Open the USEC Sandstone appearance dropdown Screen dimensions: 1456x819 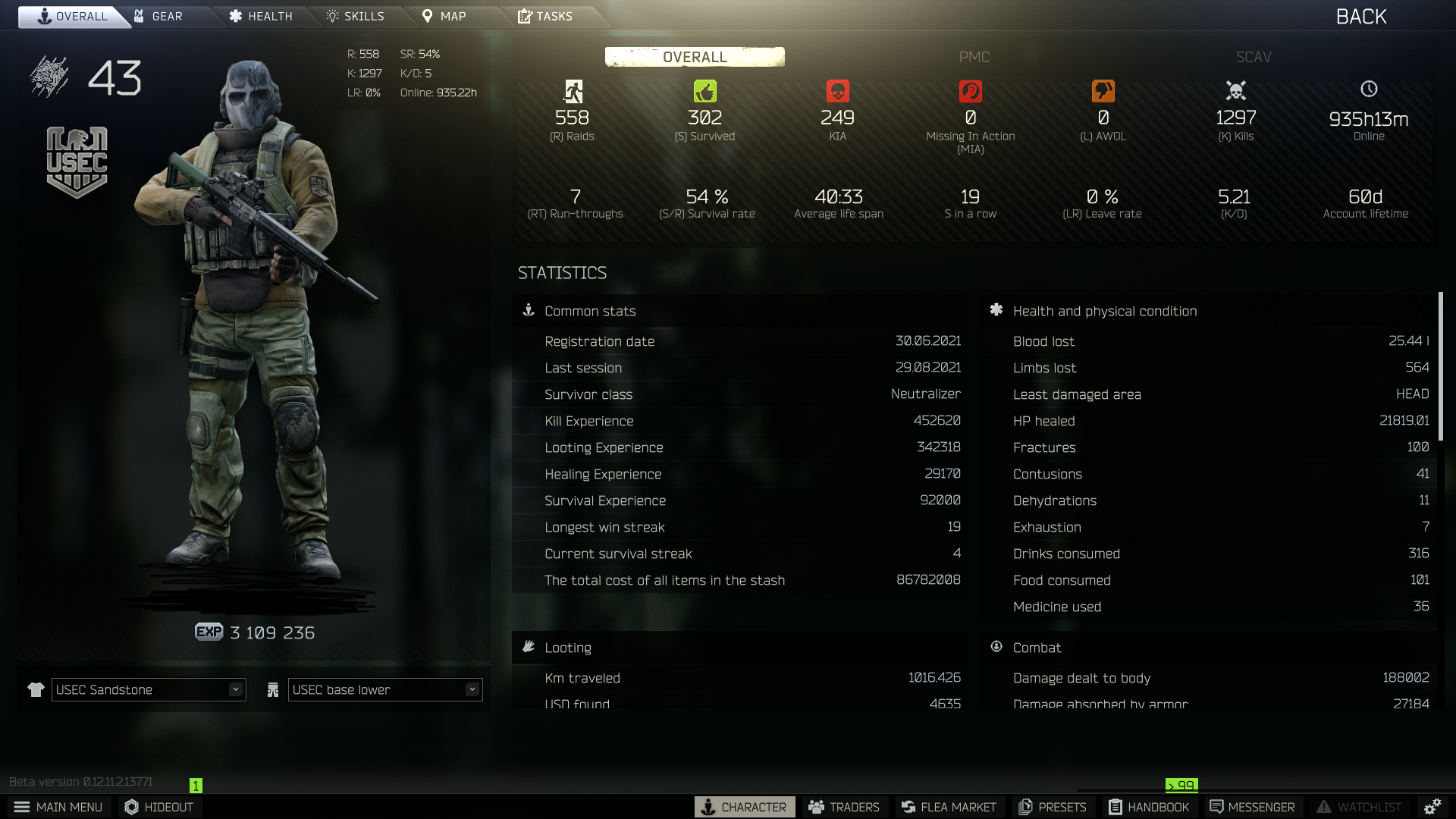tap(148, 689)
